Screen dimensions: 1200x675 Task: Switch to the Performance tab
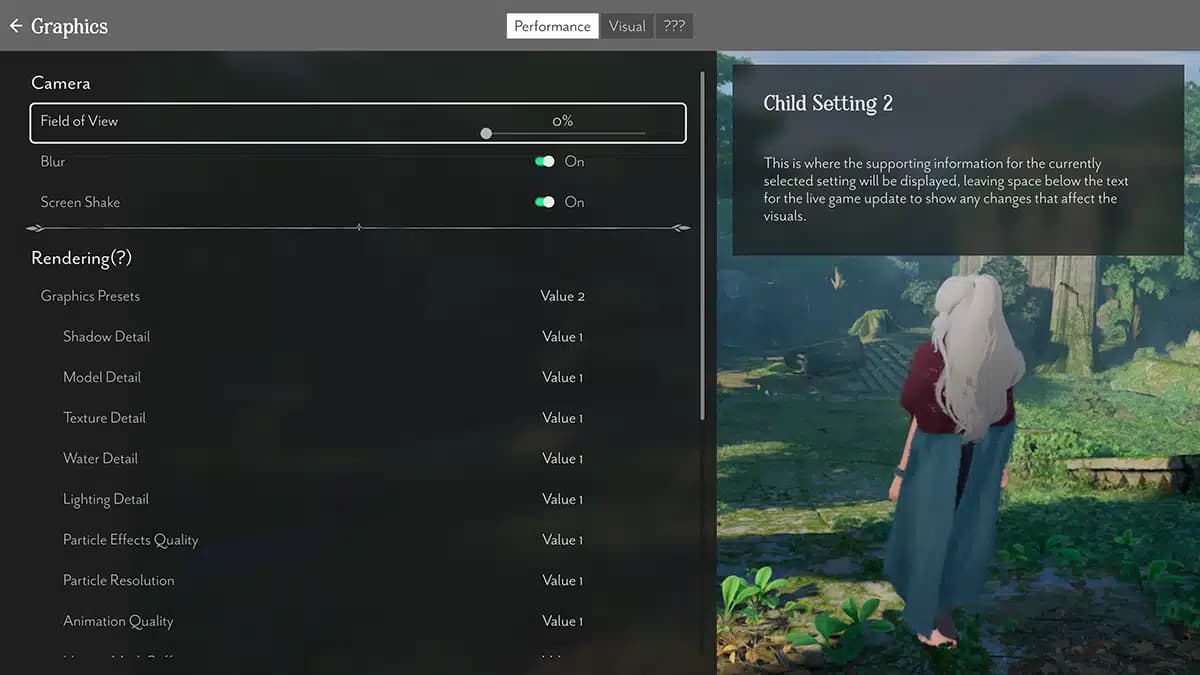552,26
